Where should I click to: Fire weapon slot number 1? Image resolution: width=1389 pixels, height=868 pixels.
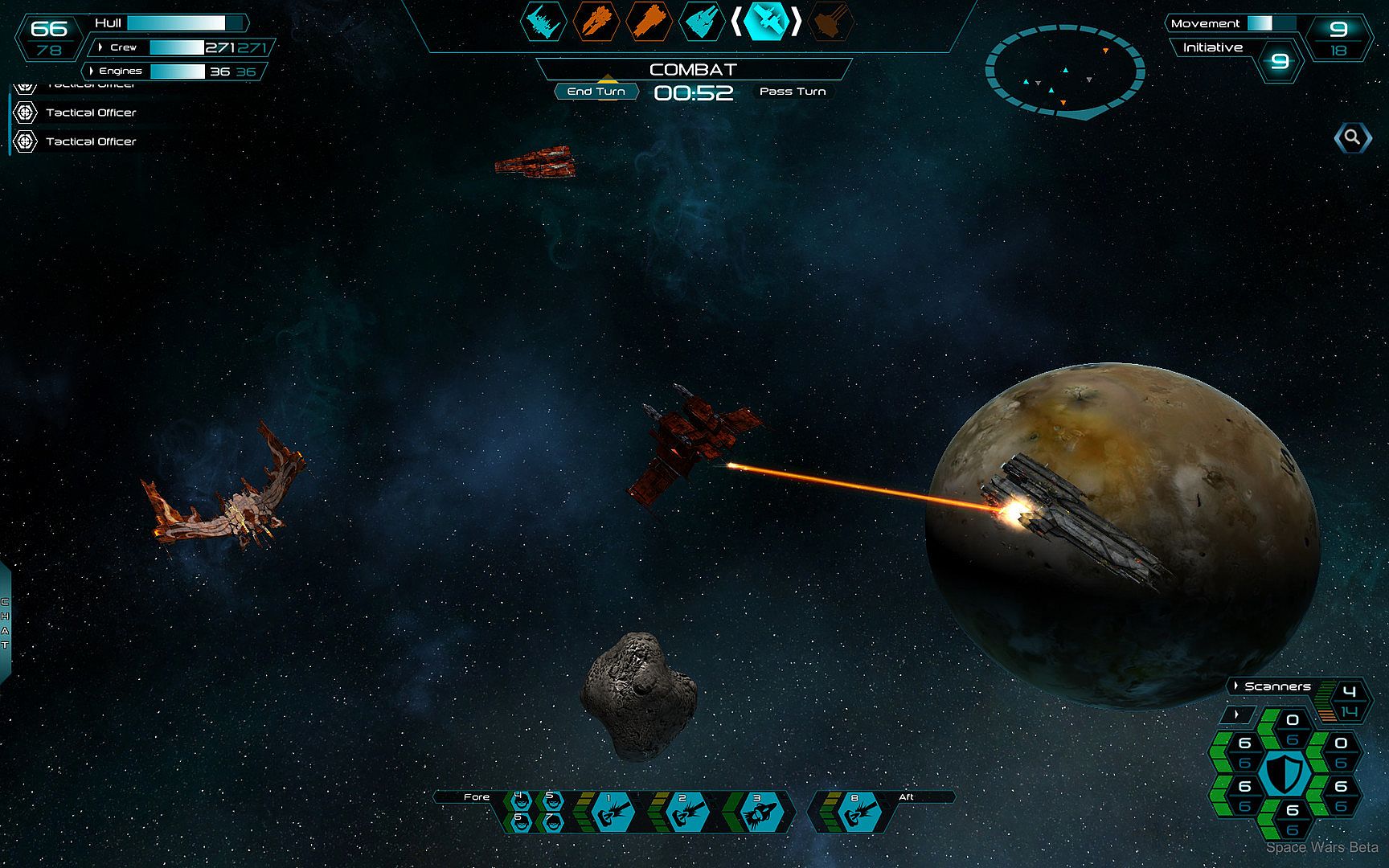[x=611, y=813]
